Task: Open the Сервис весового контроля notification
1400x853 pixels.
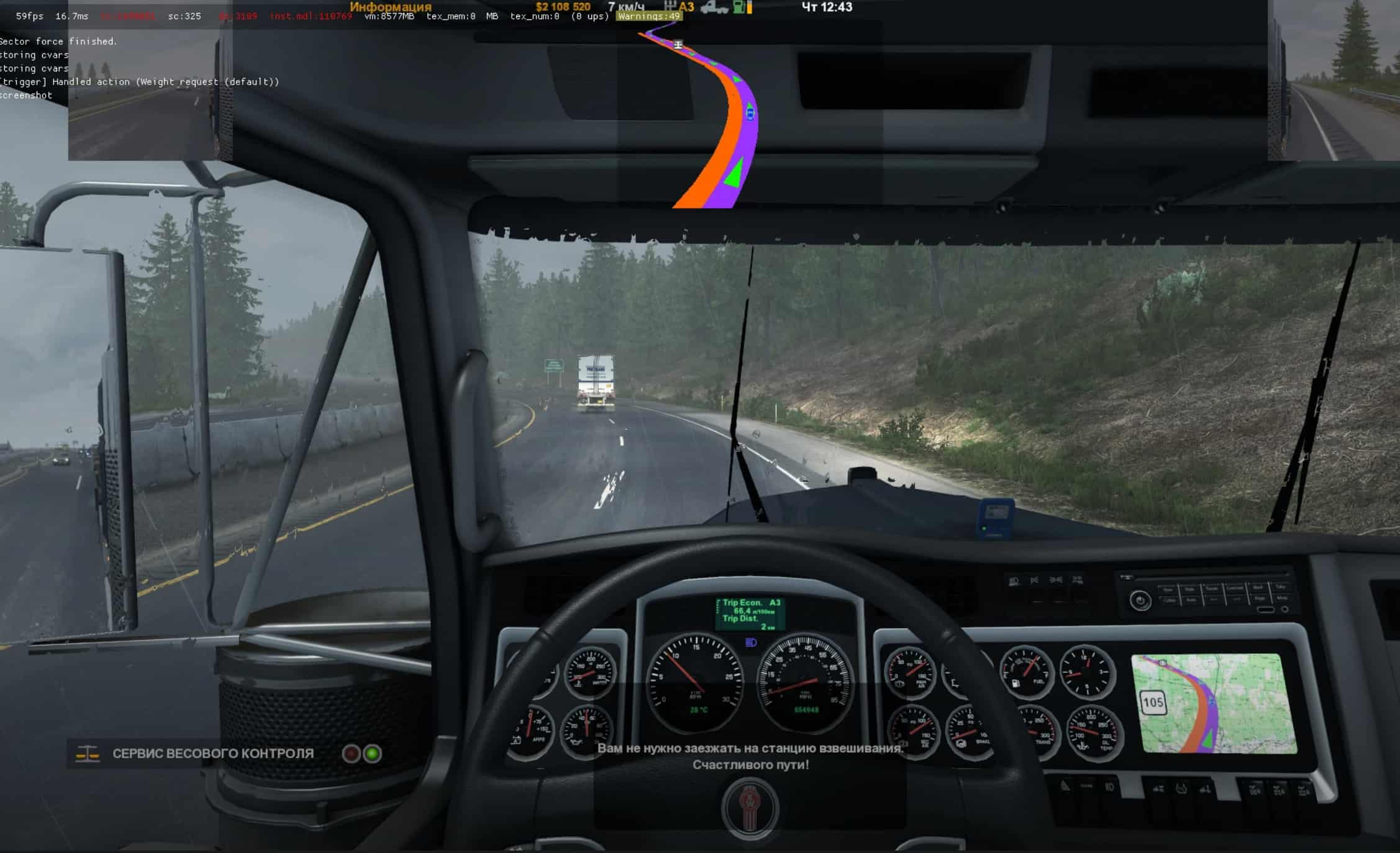Action: 212,754
